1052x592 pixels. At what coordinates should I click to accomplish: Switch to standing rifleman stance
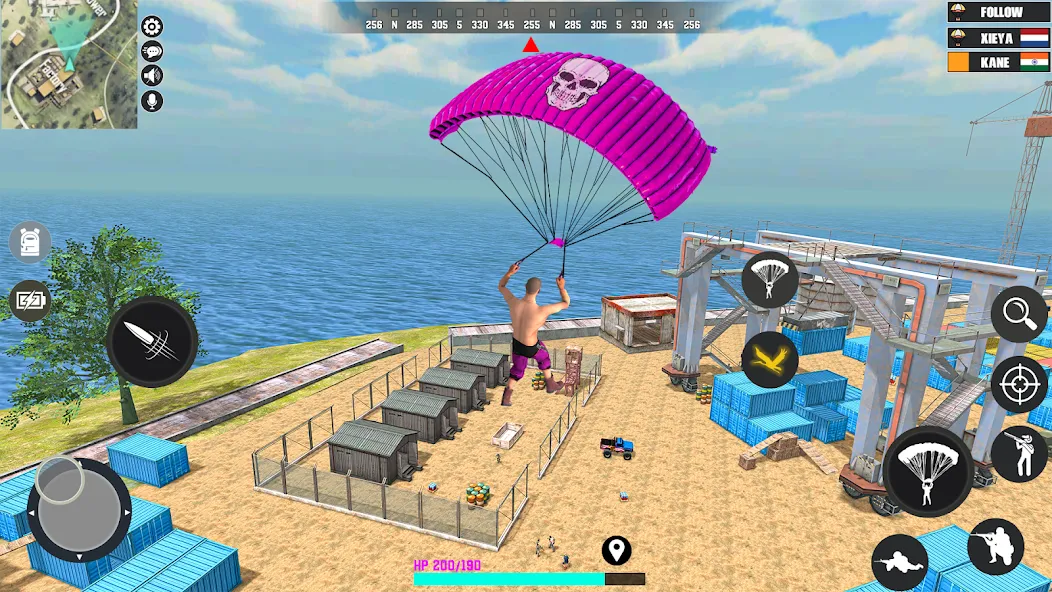pos(1019,453)
